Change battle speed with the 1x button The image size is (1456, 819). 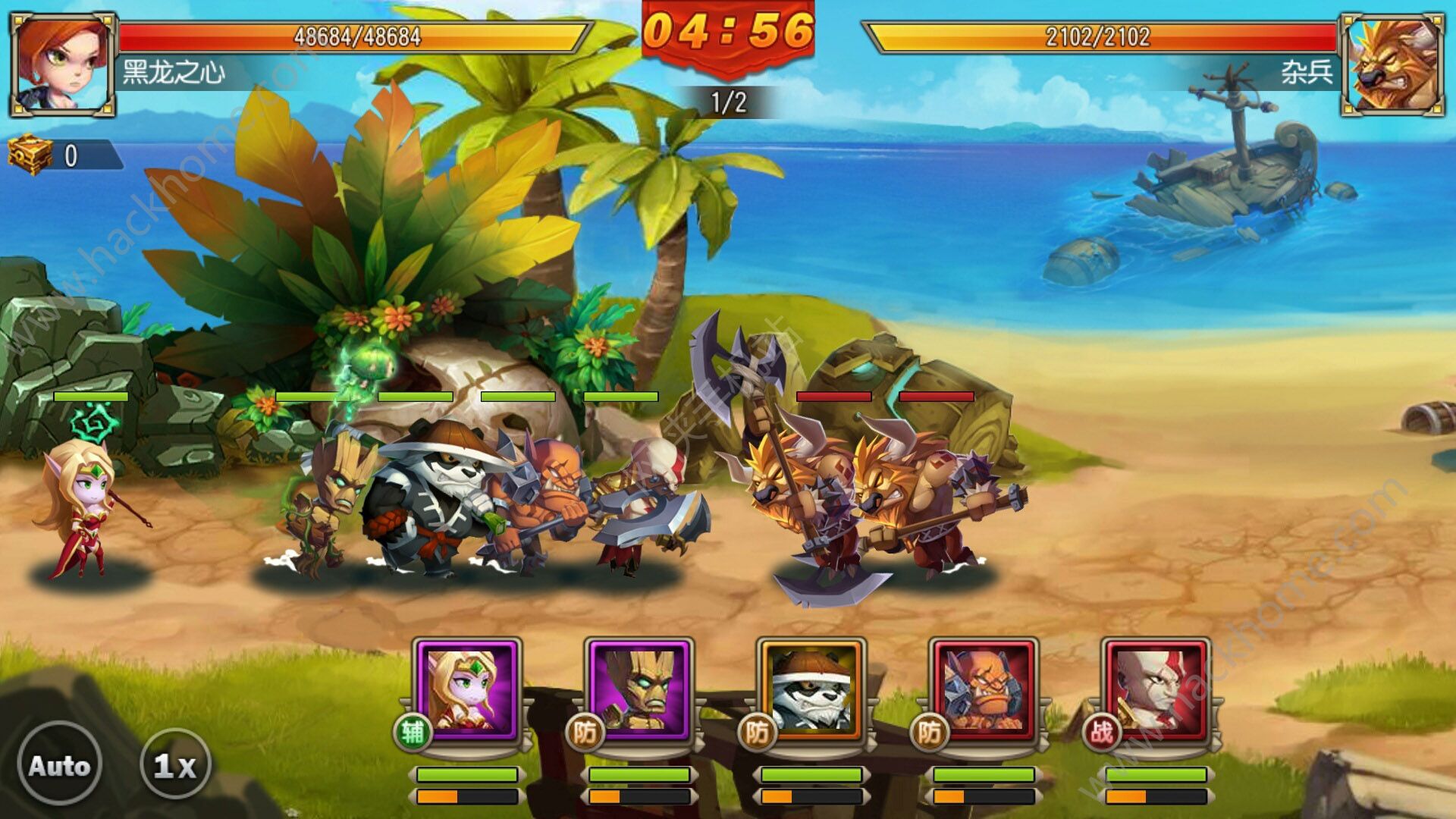click(175, 764)
